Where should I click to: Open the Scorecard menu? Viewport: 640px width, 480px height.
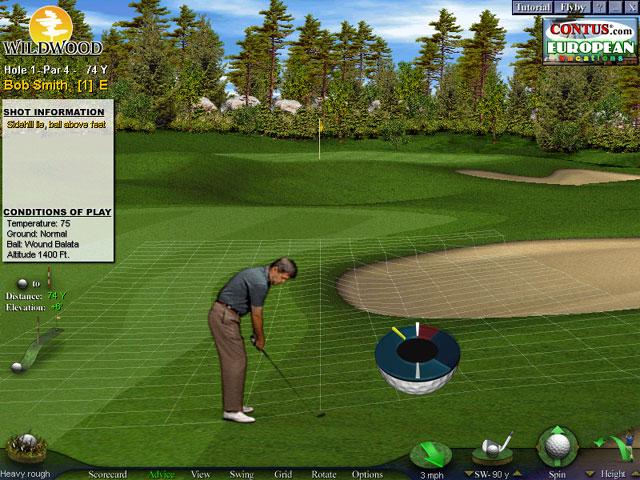pos(108,474)
